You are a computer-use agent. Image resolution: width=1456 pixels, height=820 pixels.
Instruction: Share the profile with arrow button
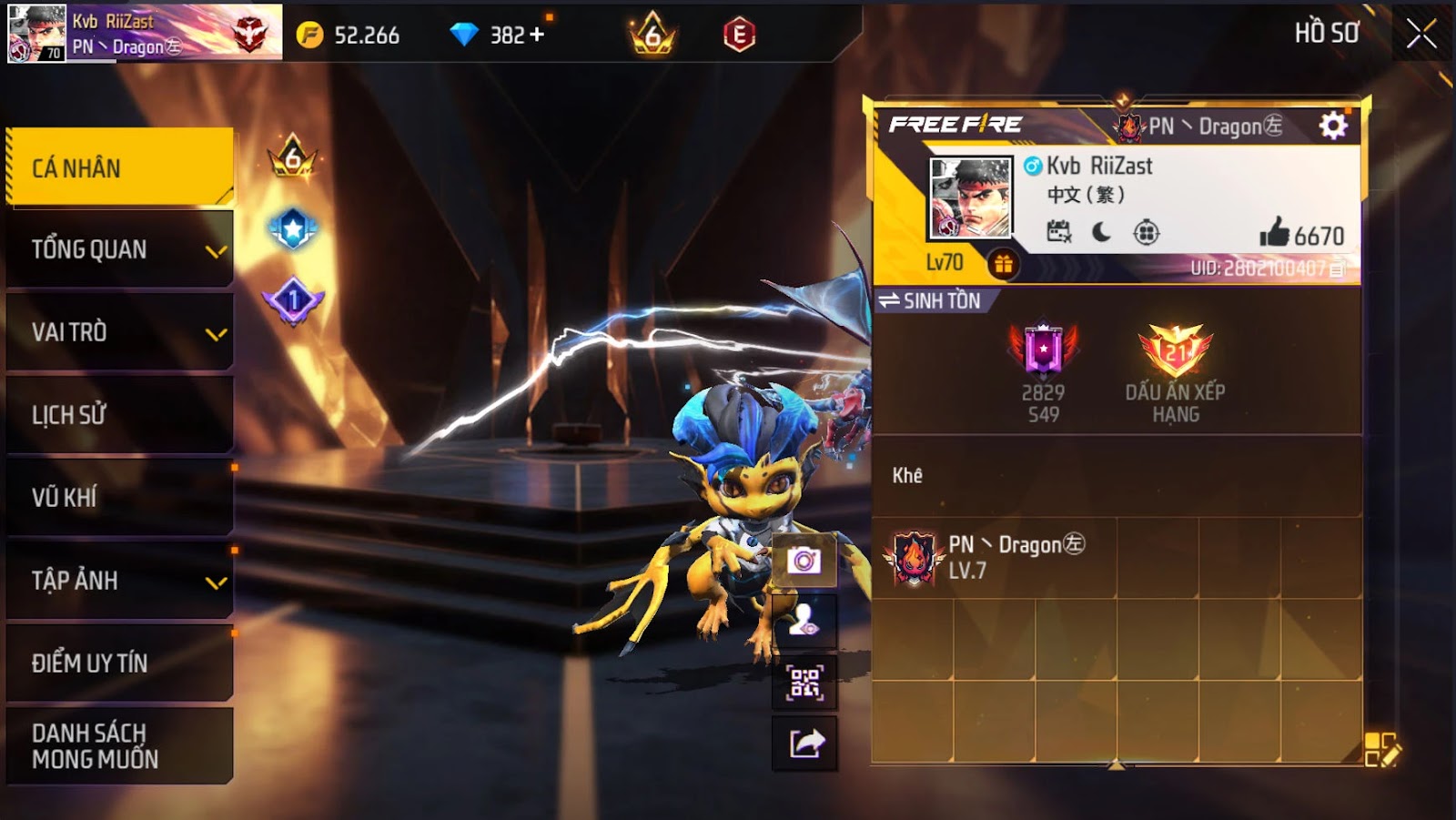click(x=804, y=744)
